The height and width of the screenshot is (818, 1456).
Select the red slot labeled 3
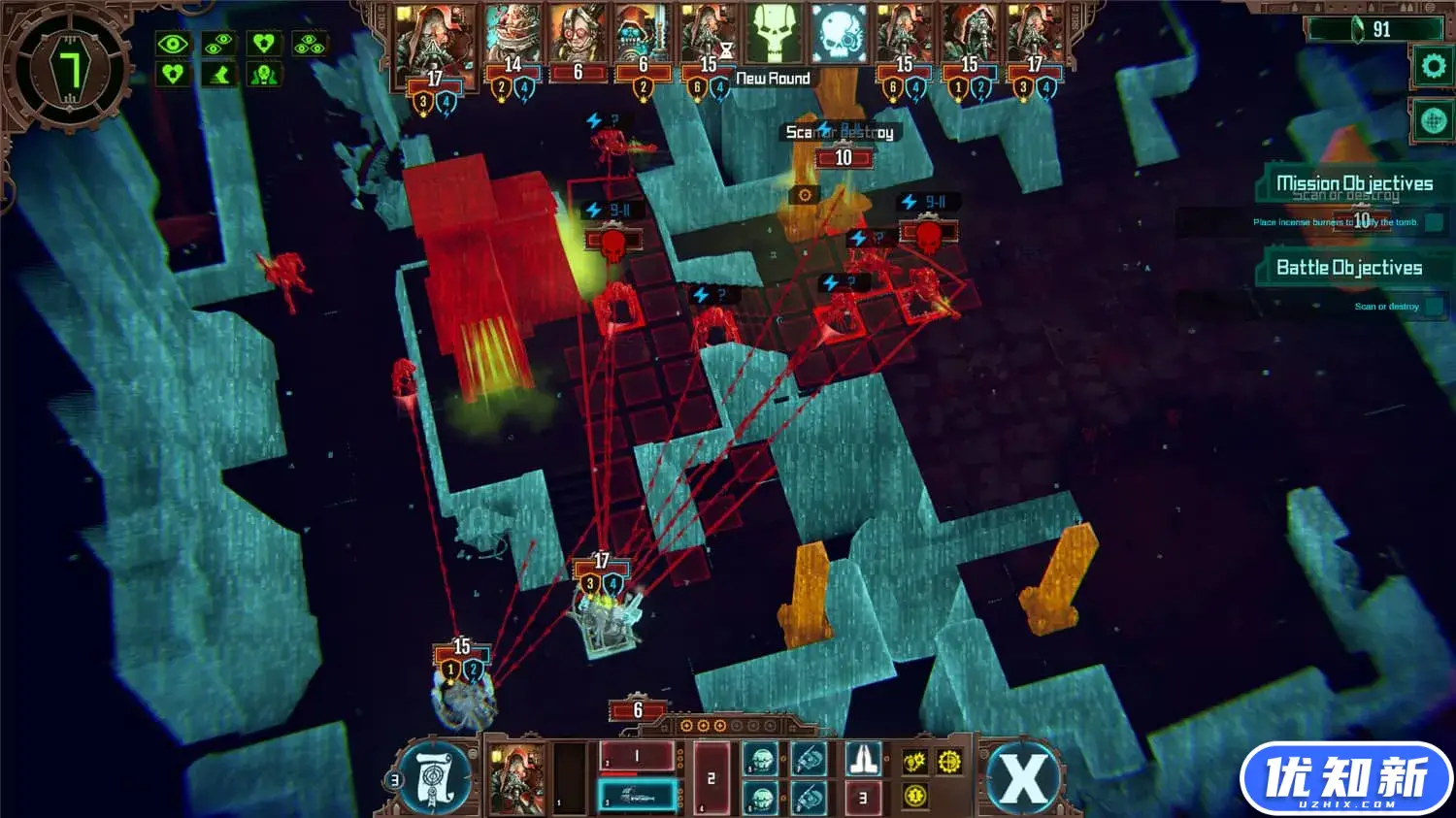point(863,798)
